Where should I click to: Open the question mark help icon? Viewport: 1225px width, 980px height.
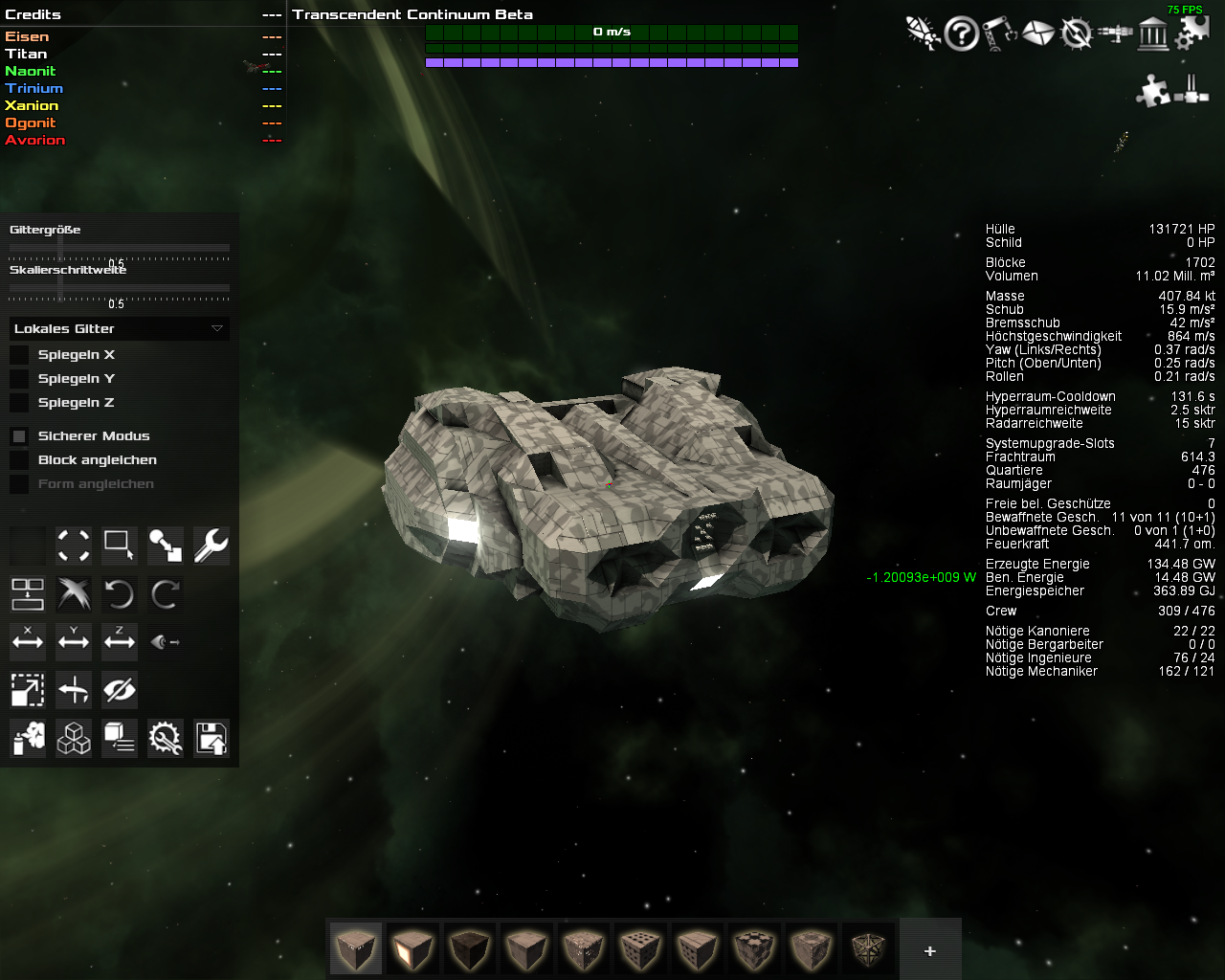pos(961,34)
